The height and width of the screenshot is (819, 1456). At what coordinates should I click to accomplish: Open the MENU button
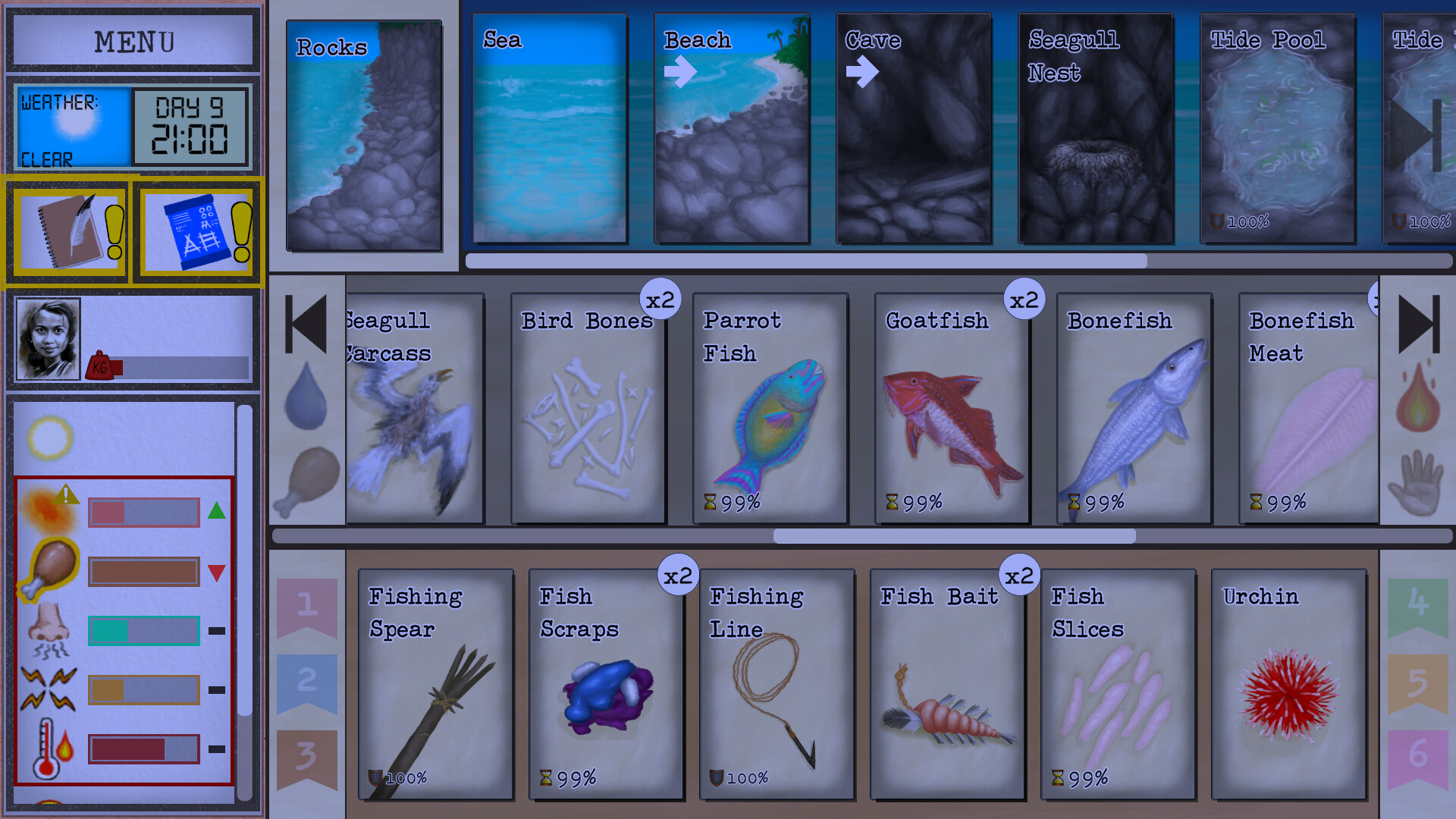131,41
